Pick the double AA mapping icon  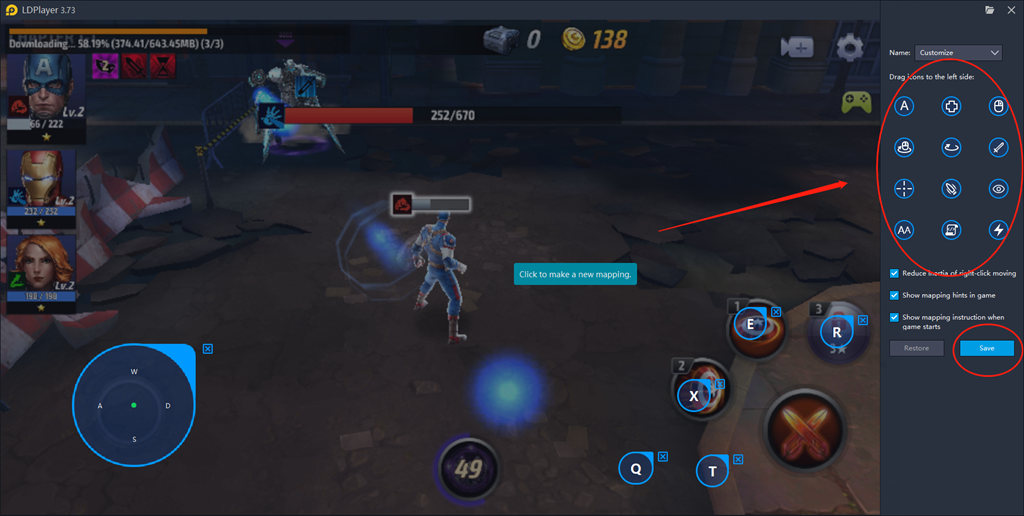tap(904, 230)
